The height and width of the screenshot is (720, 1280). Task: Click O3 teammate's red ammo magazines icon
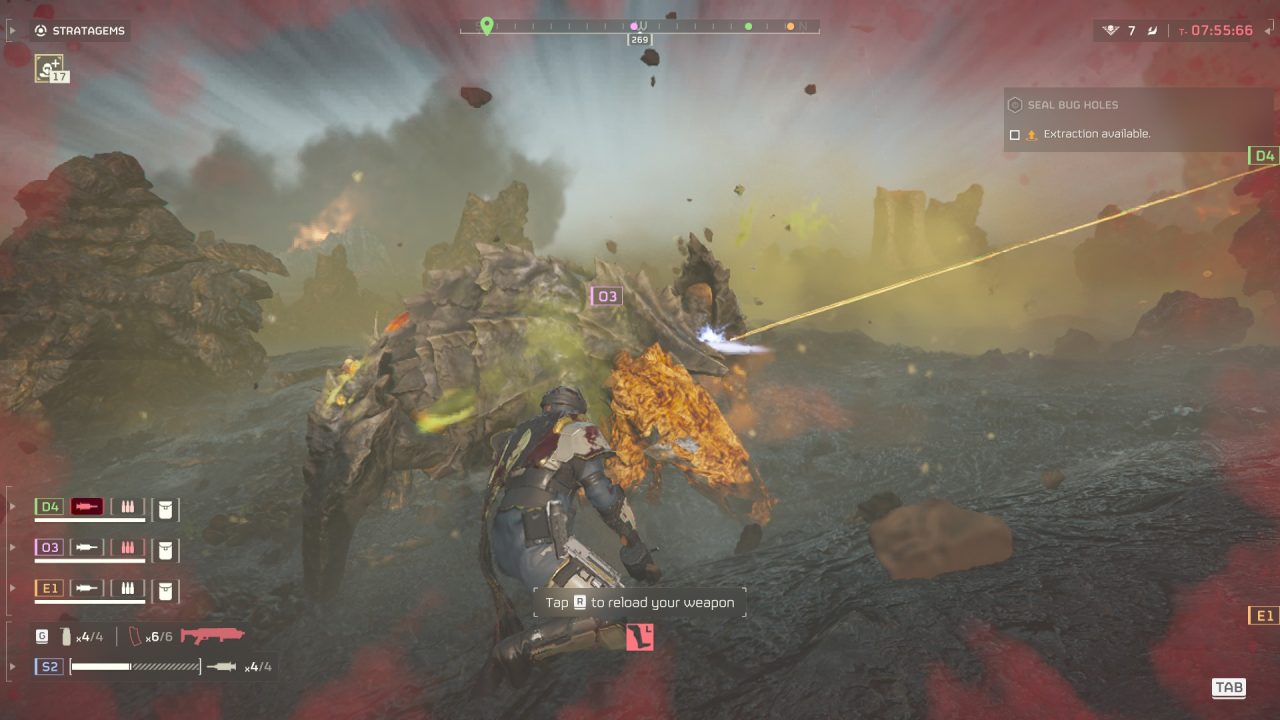[x=128, y=547]
